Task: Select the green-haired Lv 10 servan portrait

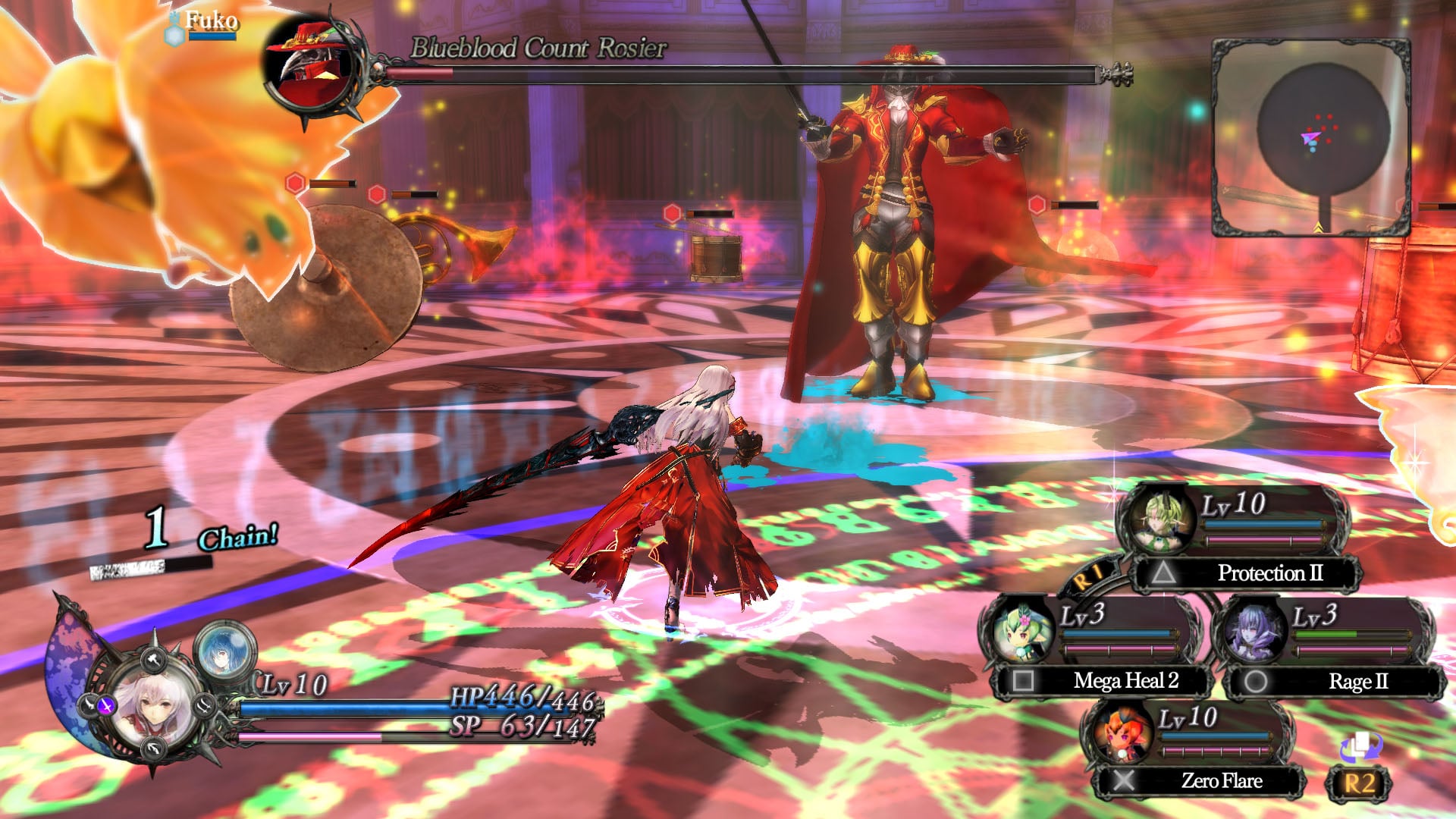Action: (x=1160, y=519)
